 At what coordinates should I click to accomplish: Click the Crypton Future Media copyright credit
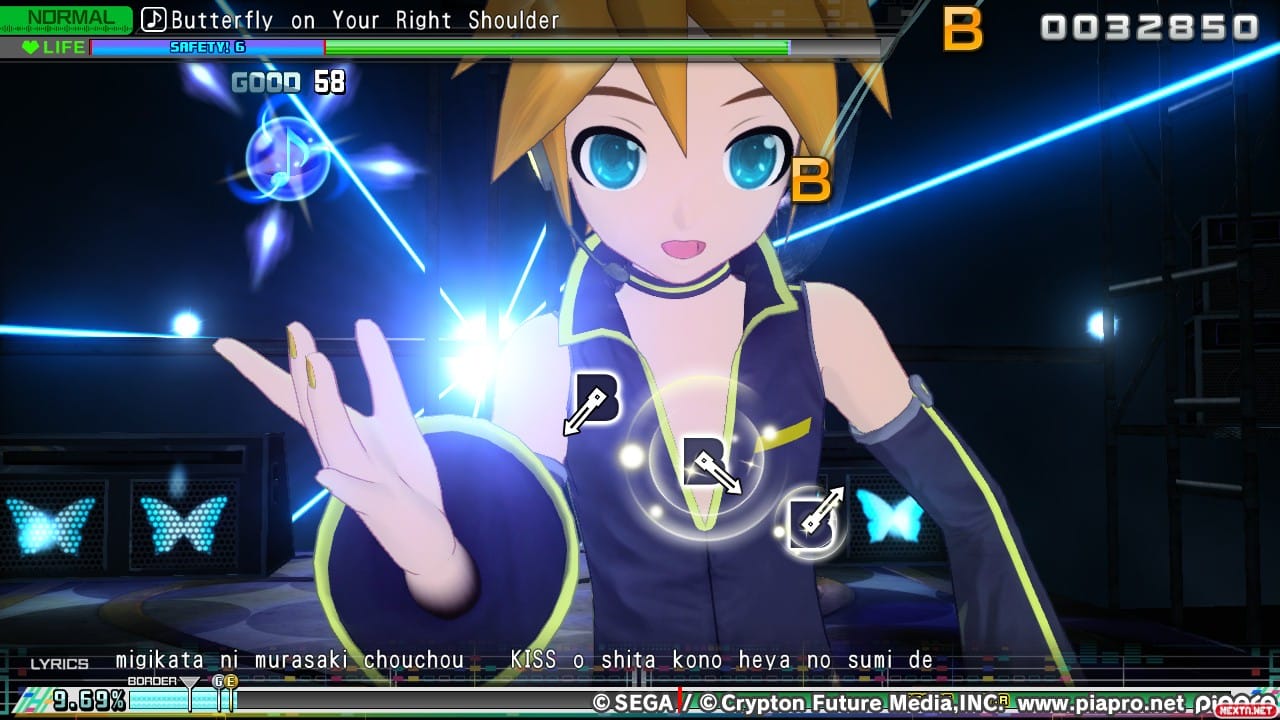[854, 705]
